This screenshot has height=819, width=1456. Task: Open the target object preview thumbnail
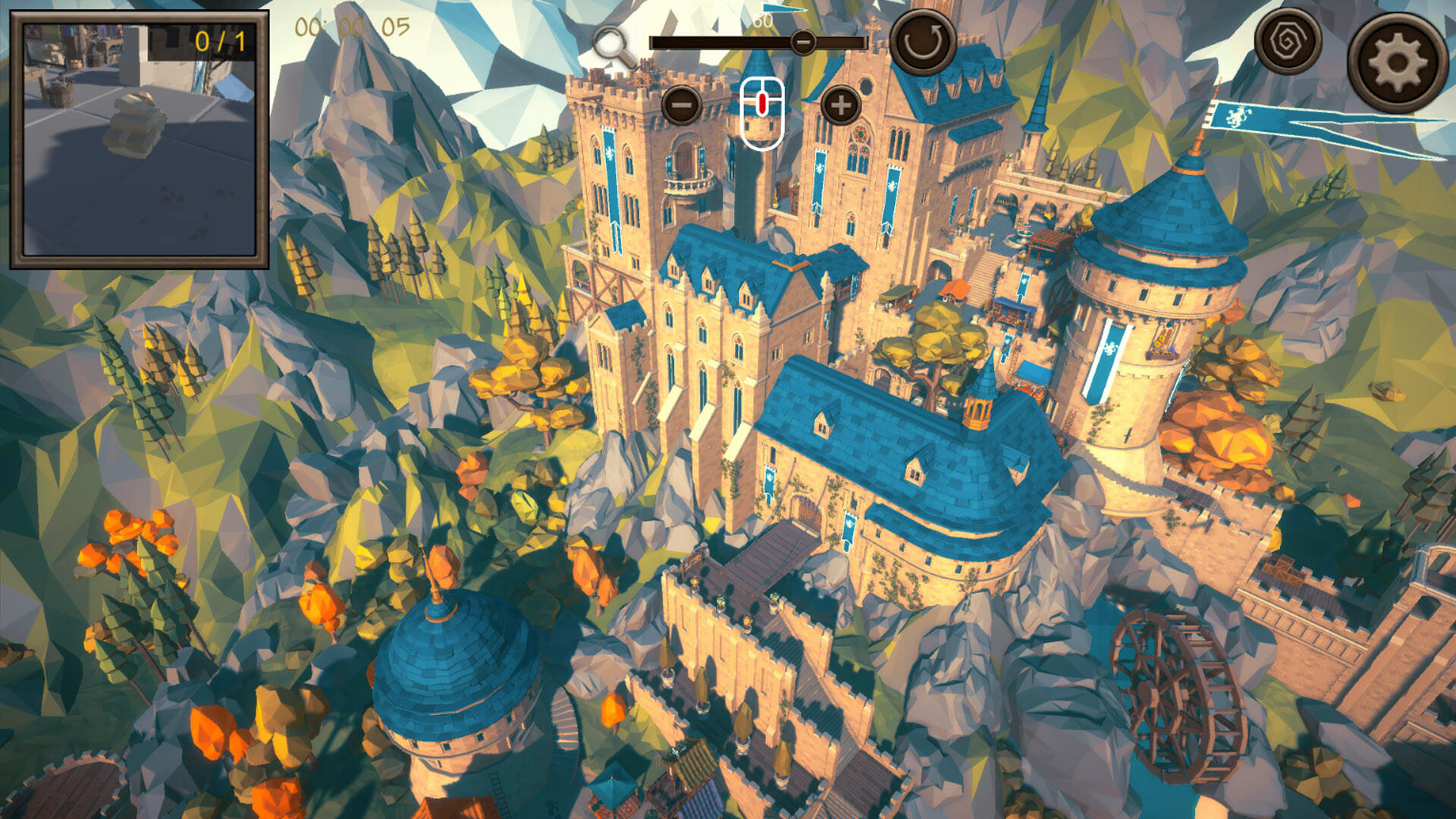140,140
